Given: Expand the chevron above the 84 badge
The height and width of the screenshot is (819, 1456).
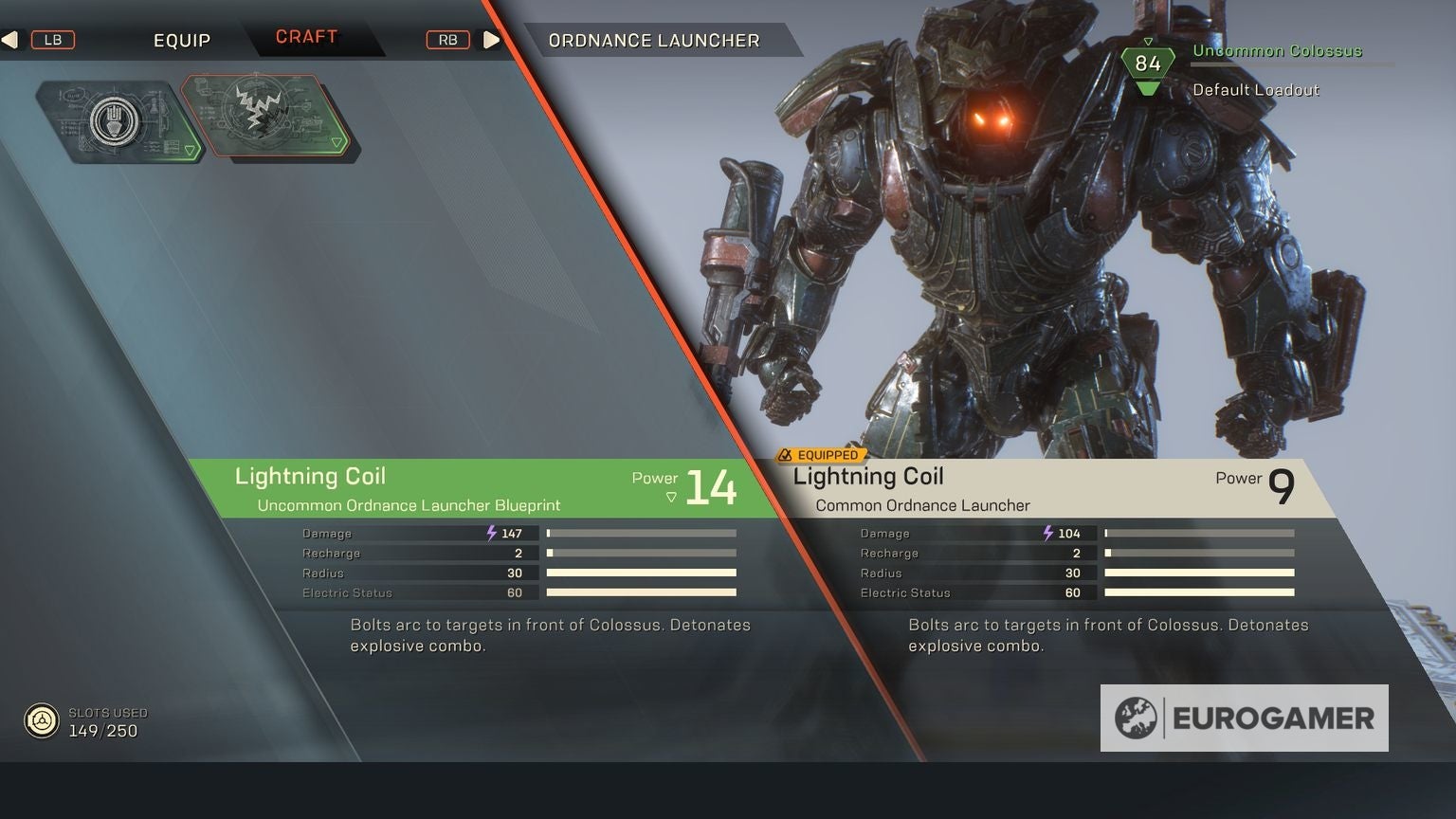Looking at the screenshot, I should (1148, 42).
